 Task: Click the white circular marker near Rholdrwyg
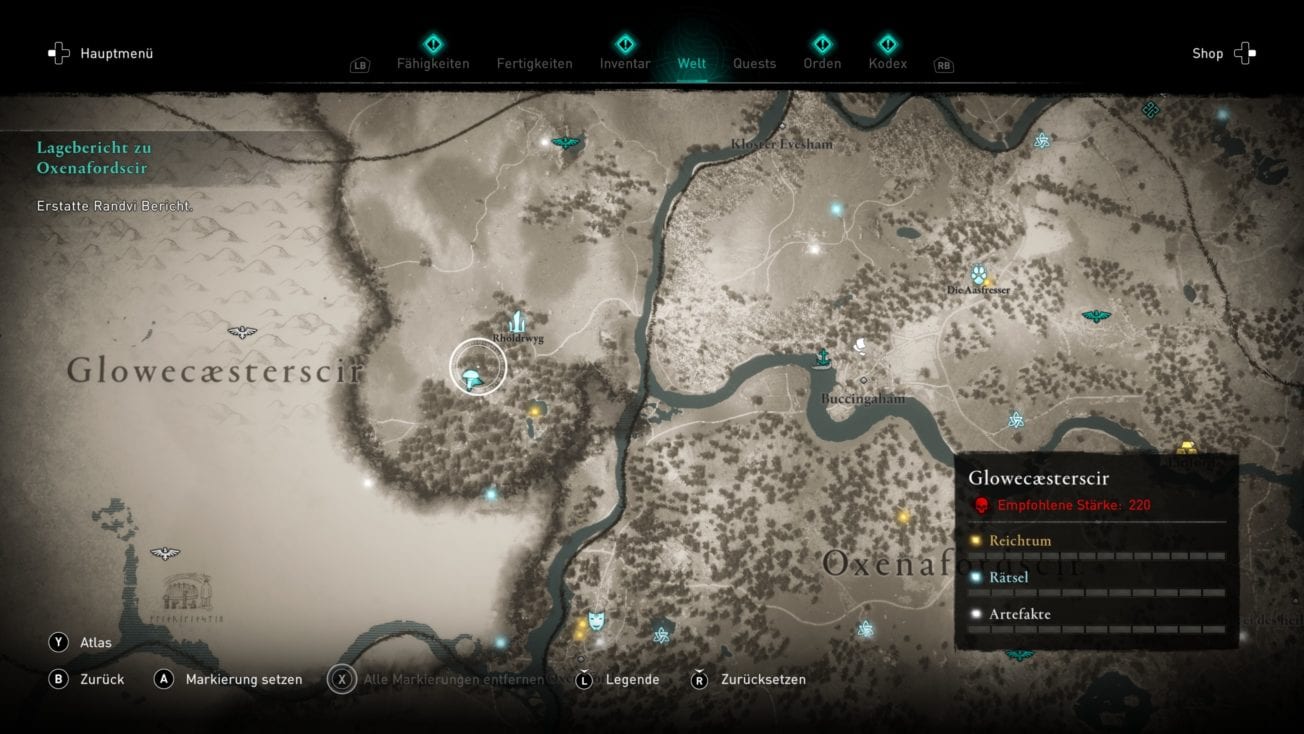(478, 366)
